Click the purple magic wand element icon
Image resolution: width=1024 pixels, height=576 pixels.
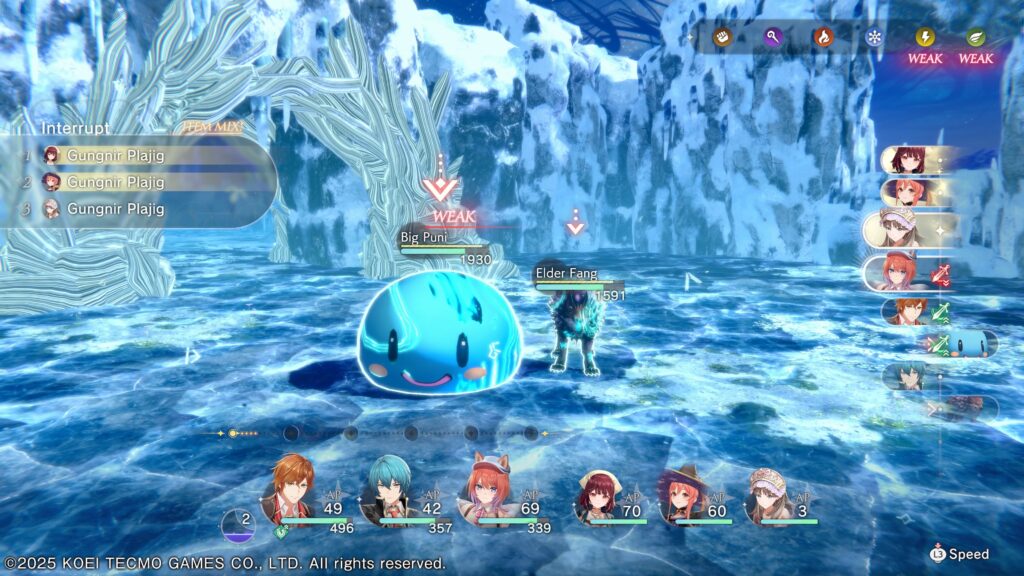pyautogui.click(x=773, y=37)
